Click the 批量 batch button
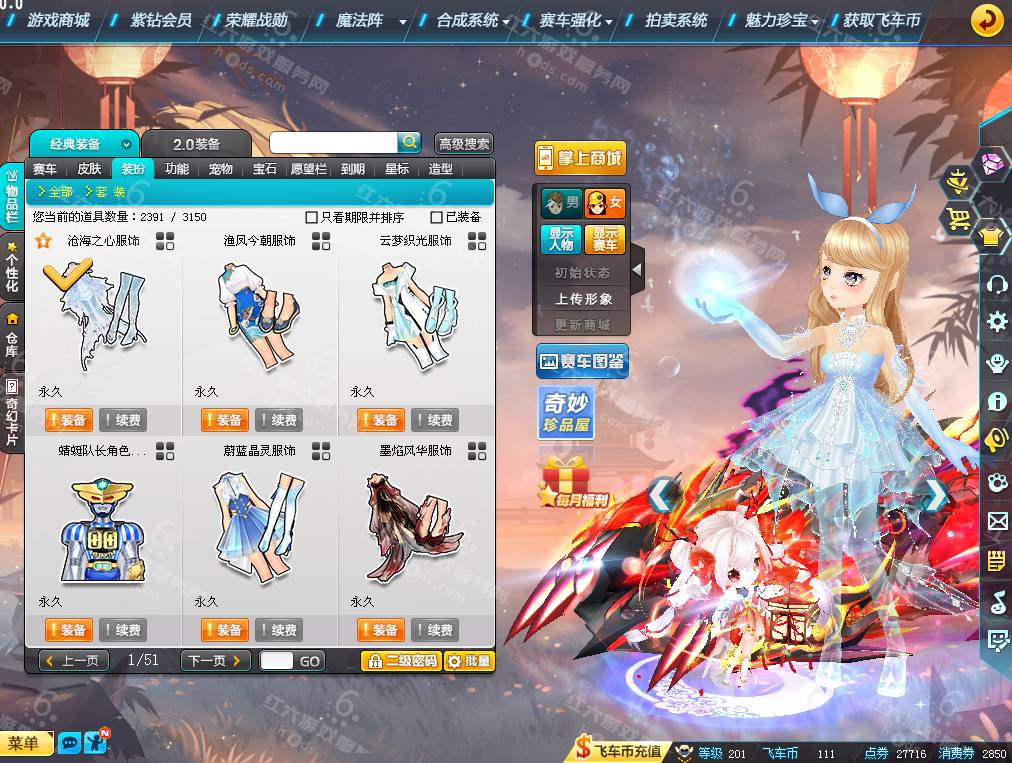Viewport: 1012px width, 763px height. point(468,661)
